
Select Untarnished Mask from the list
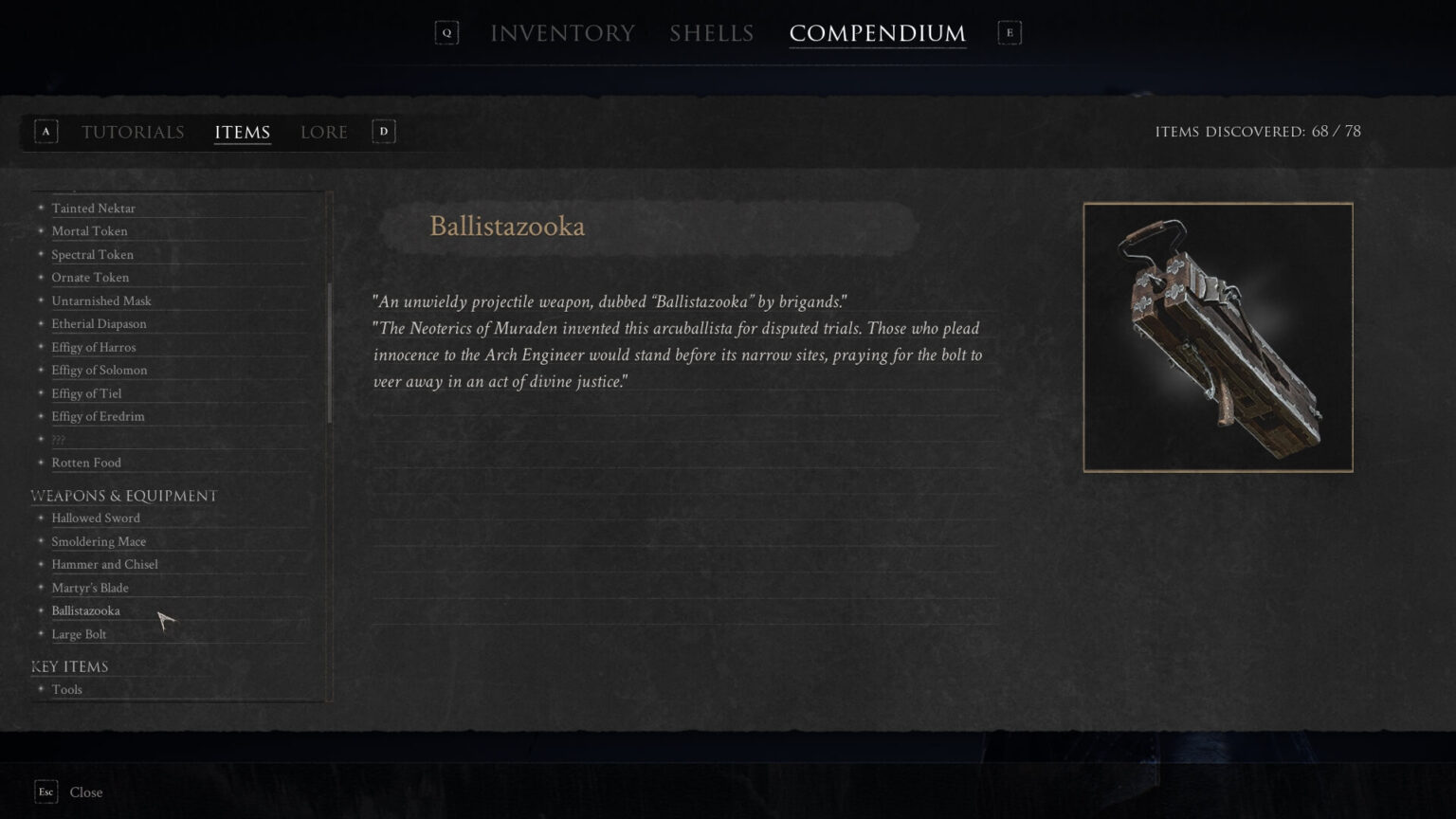[x=101, y=301]
